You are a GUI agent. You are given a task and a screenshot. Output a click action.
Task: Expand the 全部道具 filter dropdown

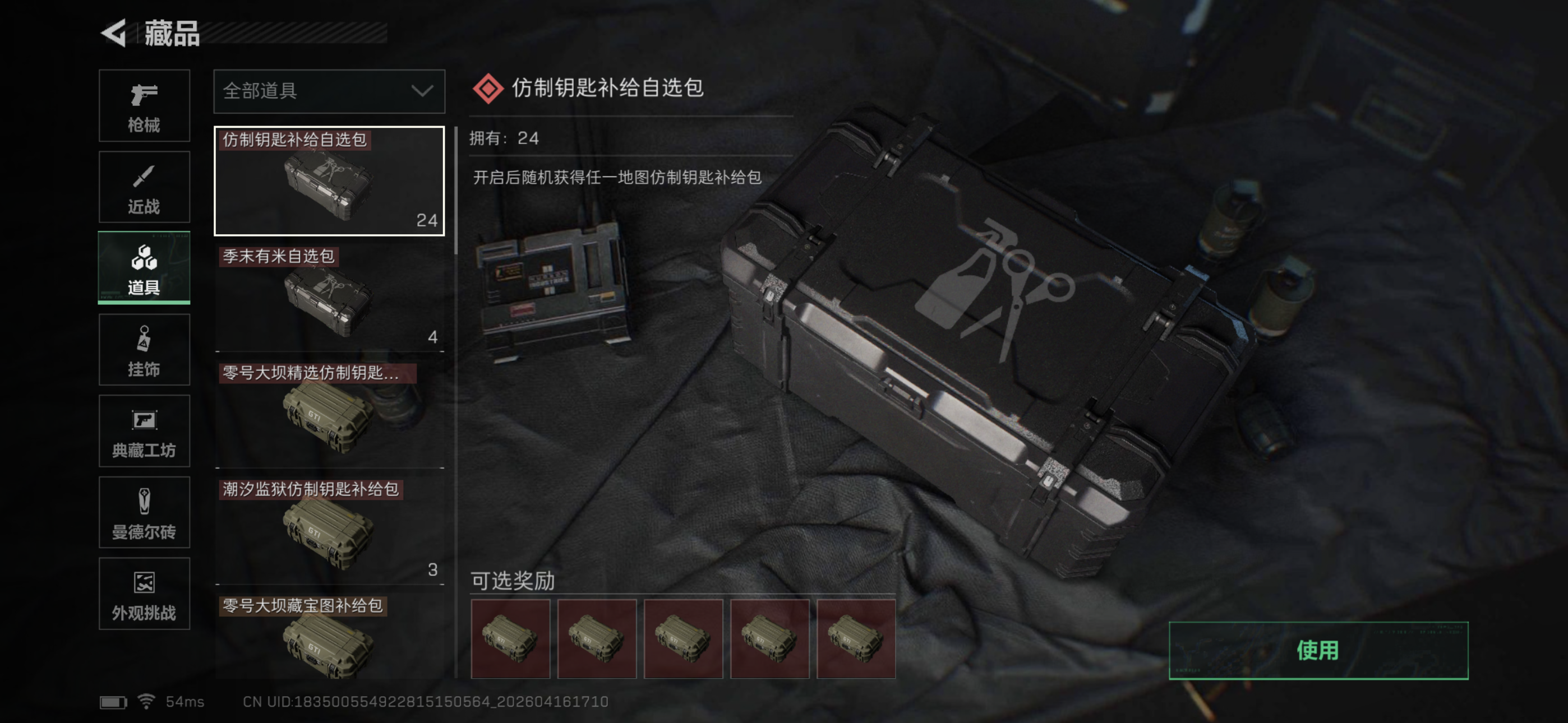click(x=329, y=91)
